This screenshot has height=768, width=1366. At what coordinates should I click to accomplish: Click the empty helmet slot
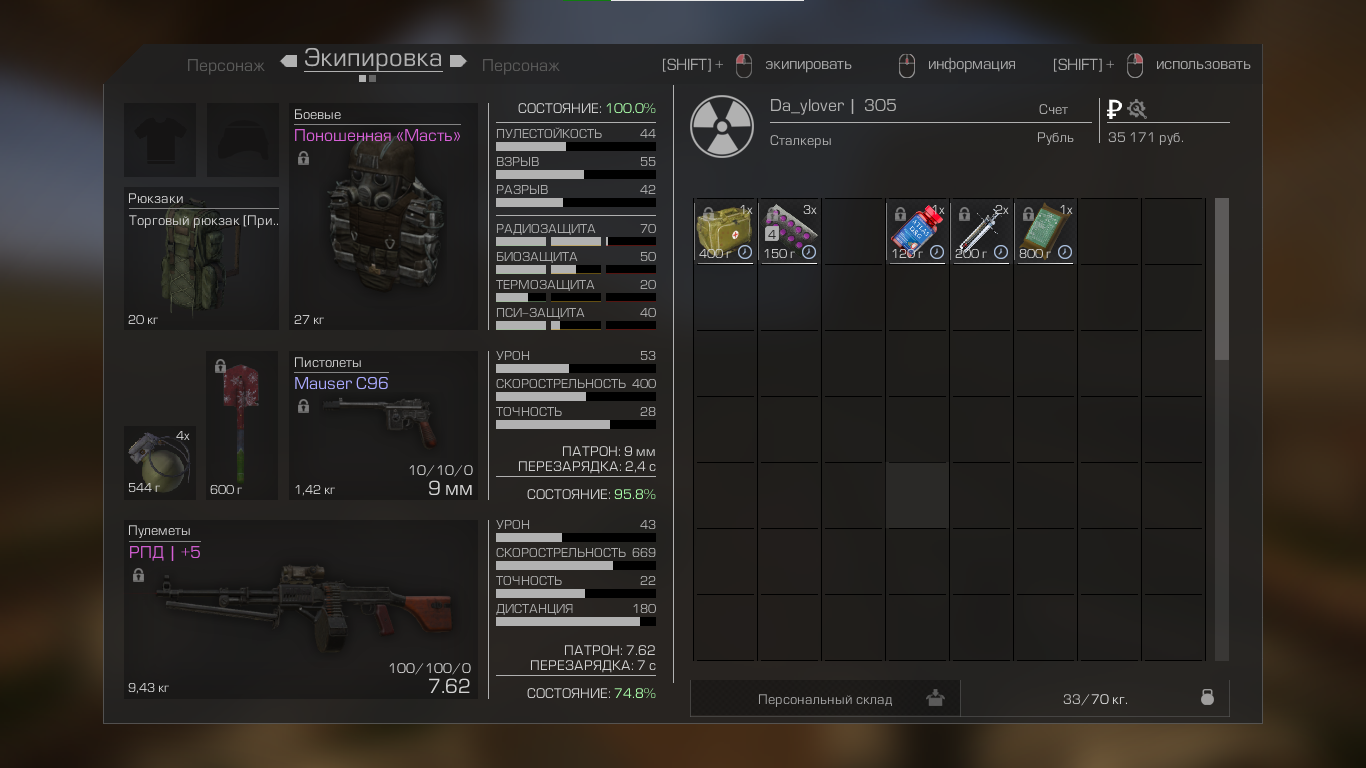243,140
